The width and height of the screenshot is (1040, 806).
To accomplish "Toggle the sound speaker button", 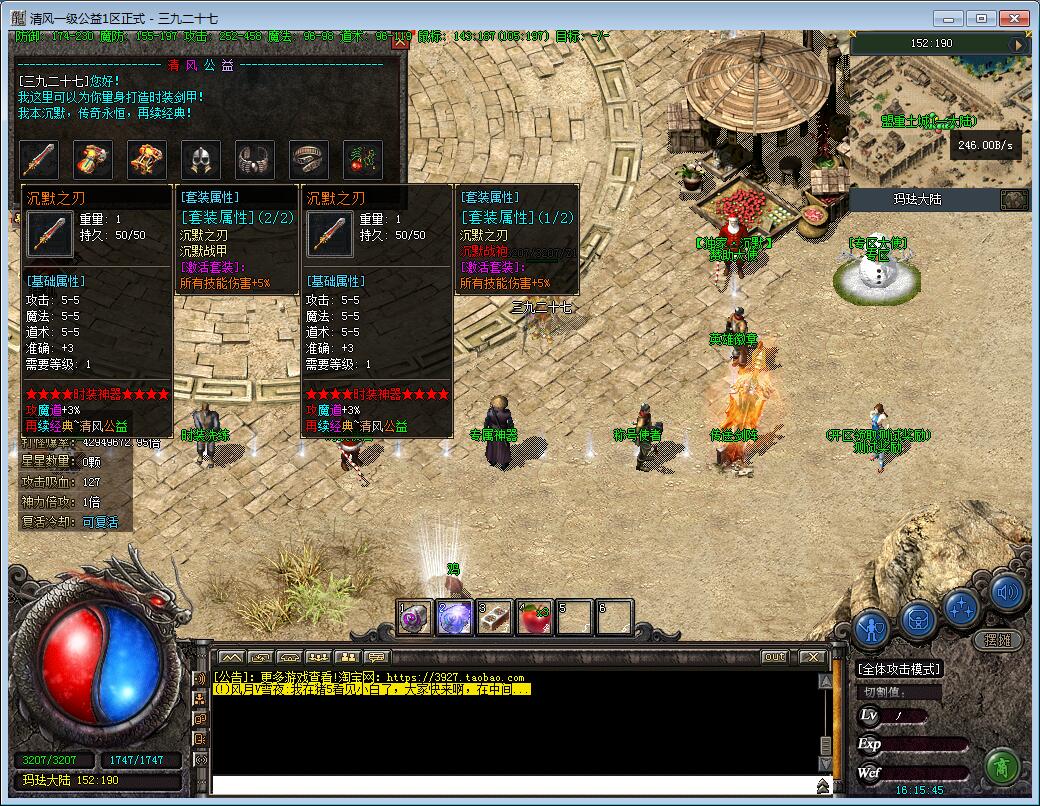I will 1008,593.
